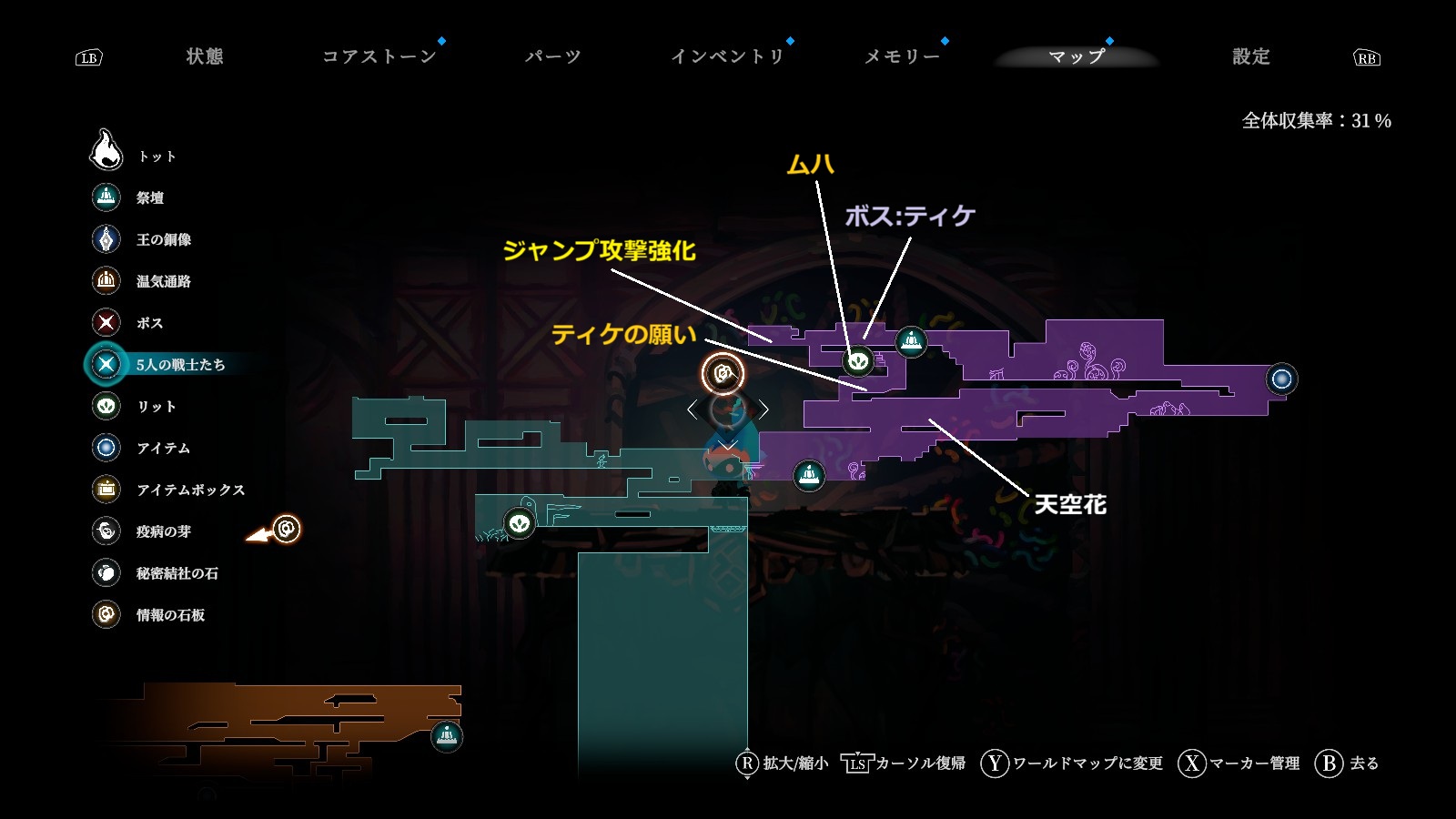1456x819 pixels.
Task: Choose the マップ tab
Action: [1077, 56]
